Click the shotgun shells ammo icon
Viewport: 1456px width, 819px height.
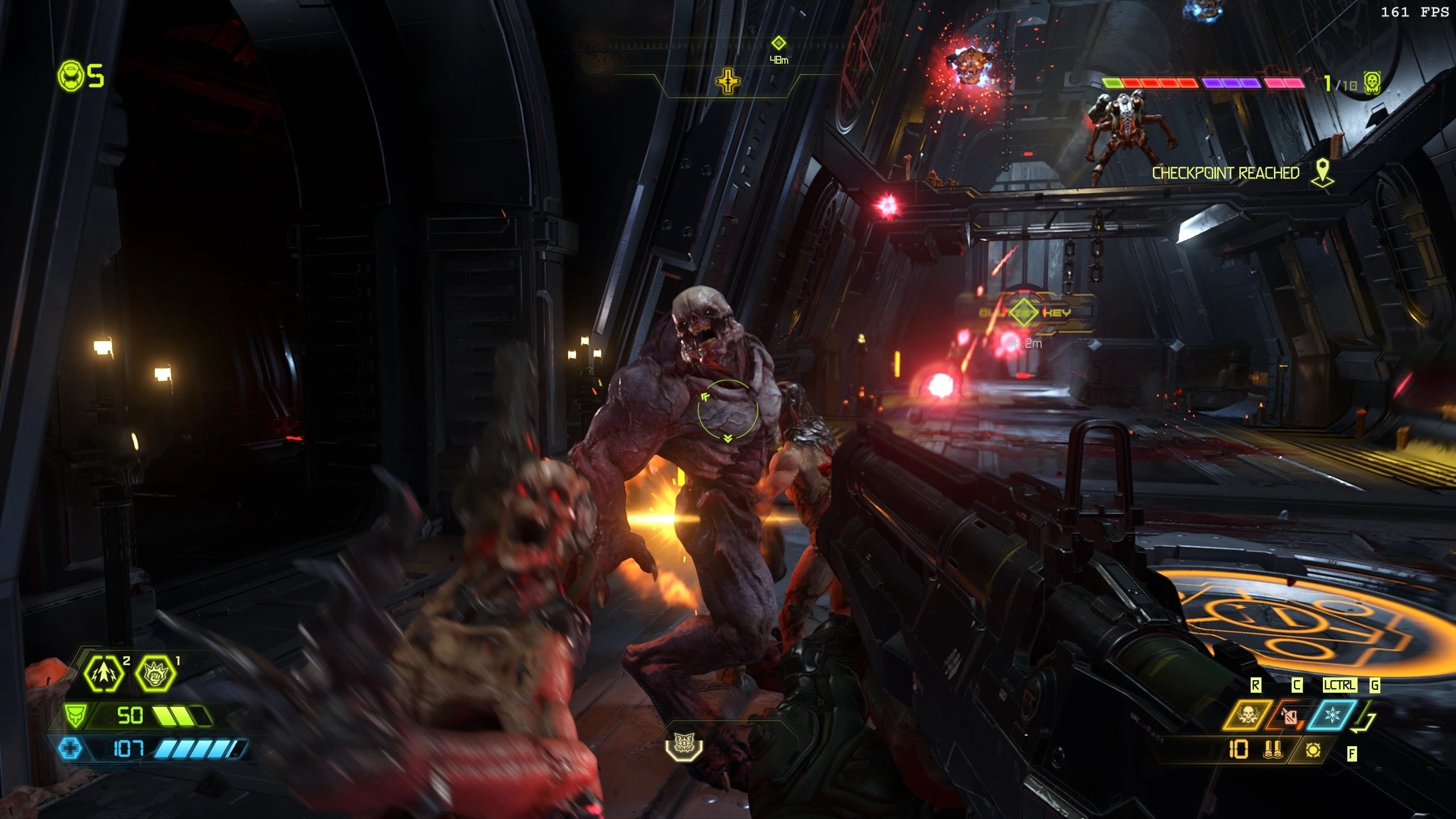(1273, 750)
